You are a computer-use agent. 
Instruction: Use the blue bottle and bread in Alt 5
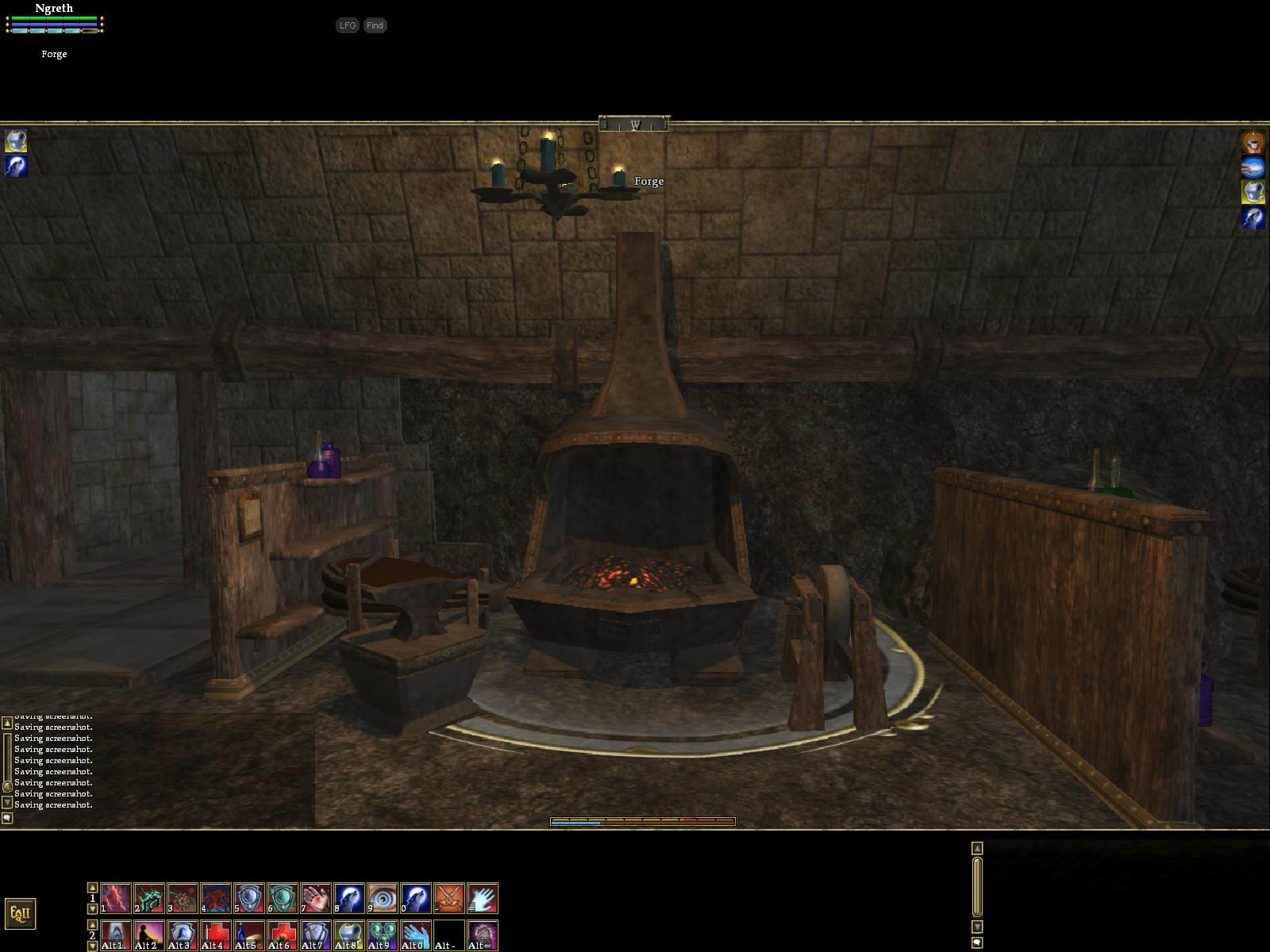249,935
